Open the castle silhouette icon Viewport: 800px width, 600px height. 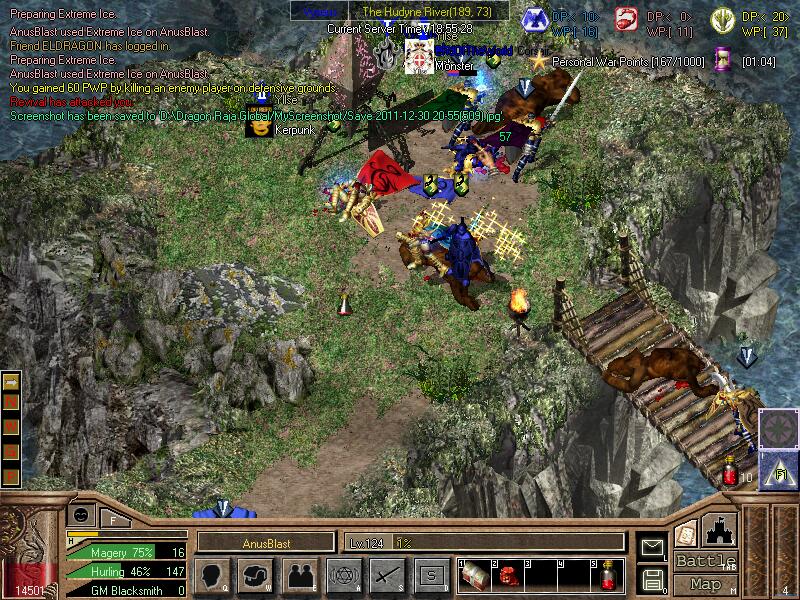coord(721,529)
